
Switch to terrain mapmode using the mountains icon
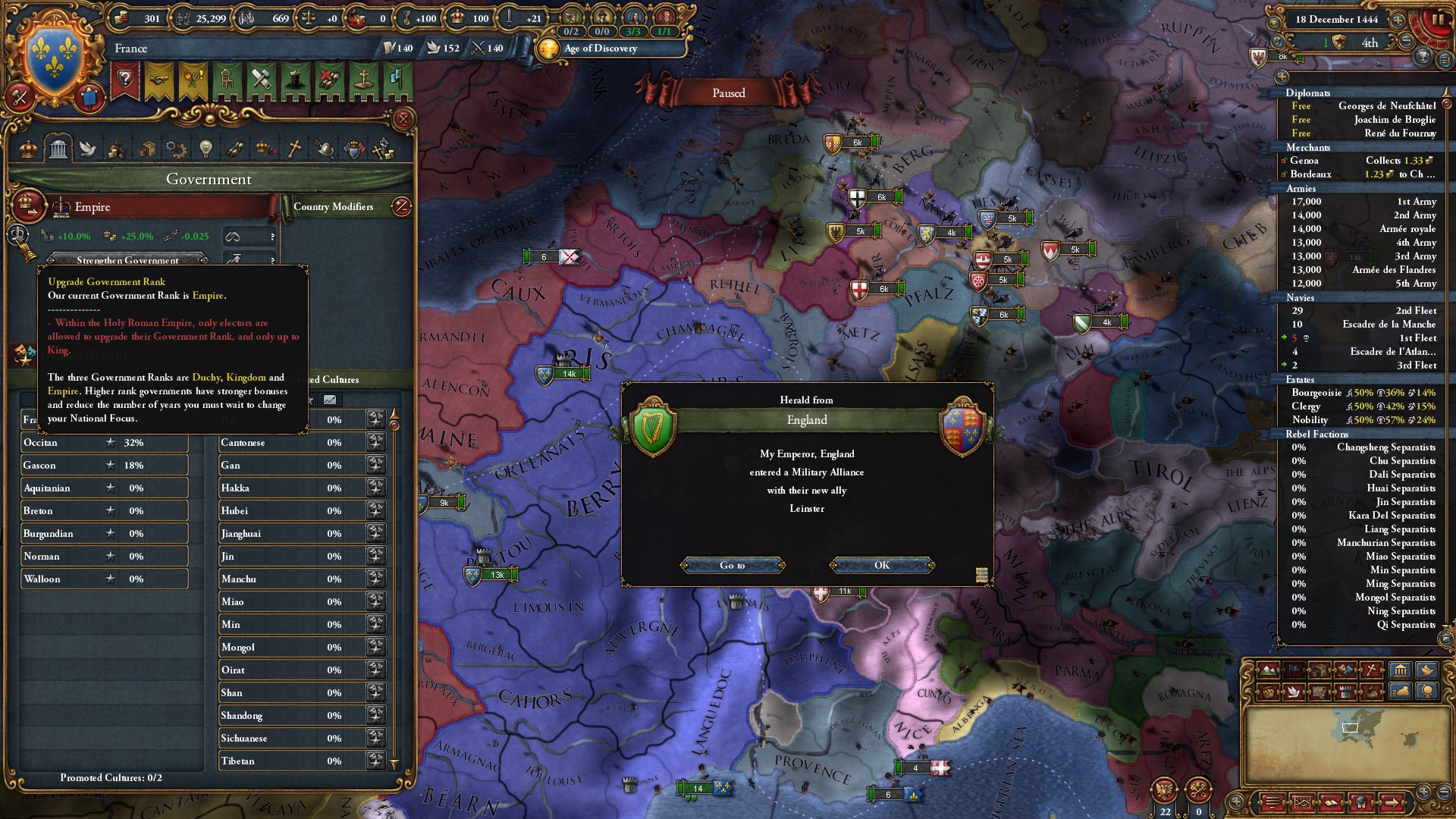[x=1268, y=670]
